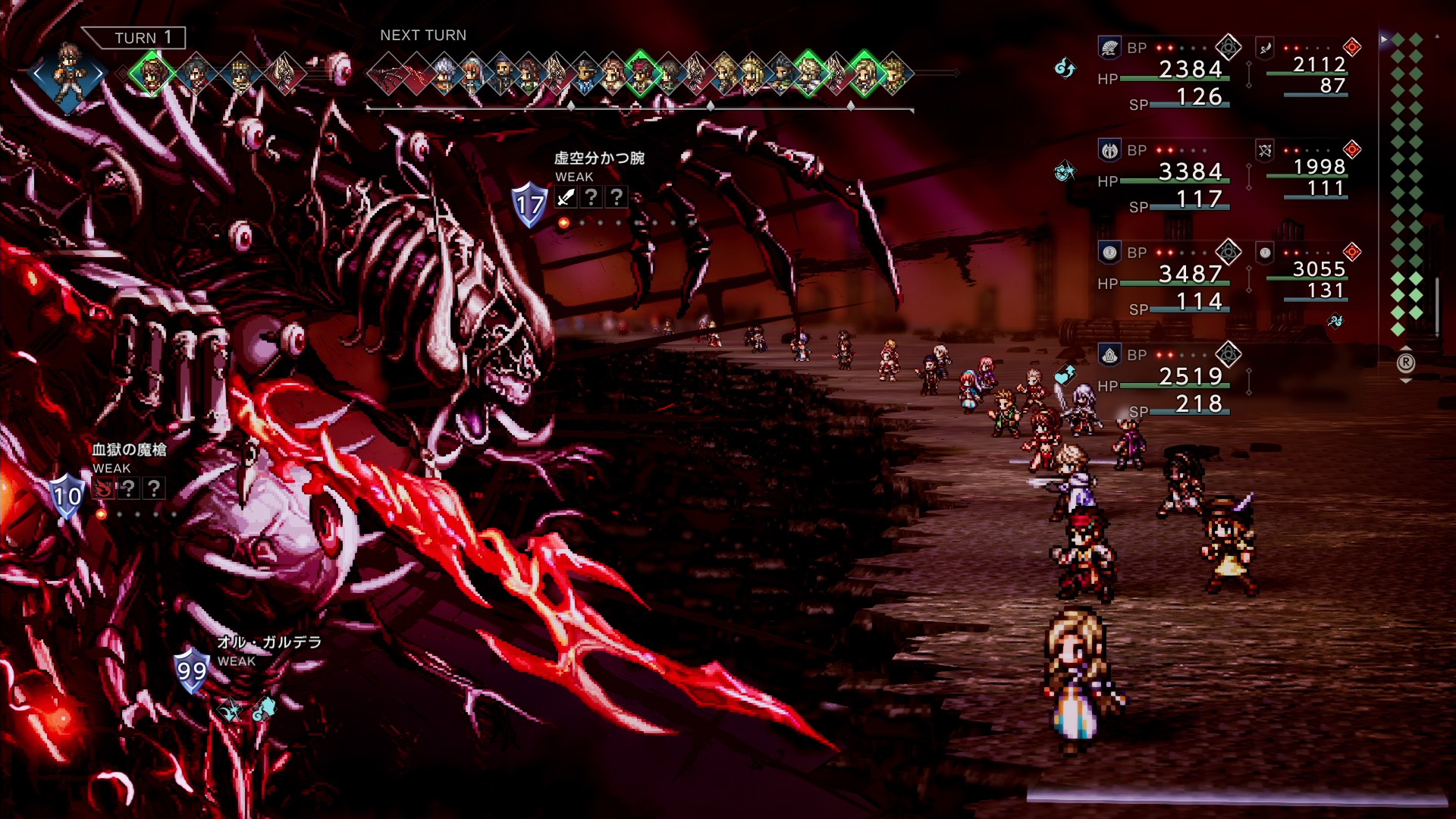Target the オル・ガルデラ enemy label
The width and height of the screenshot is (1456, 819).
click(x=269, y=642)
